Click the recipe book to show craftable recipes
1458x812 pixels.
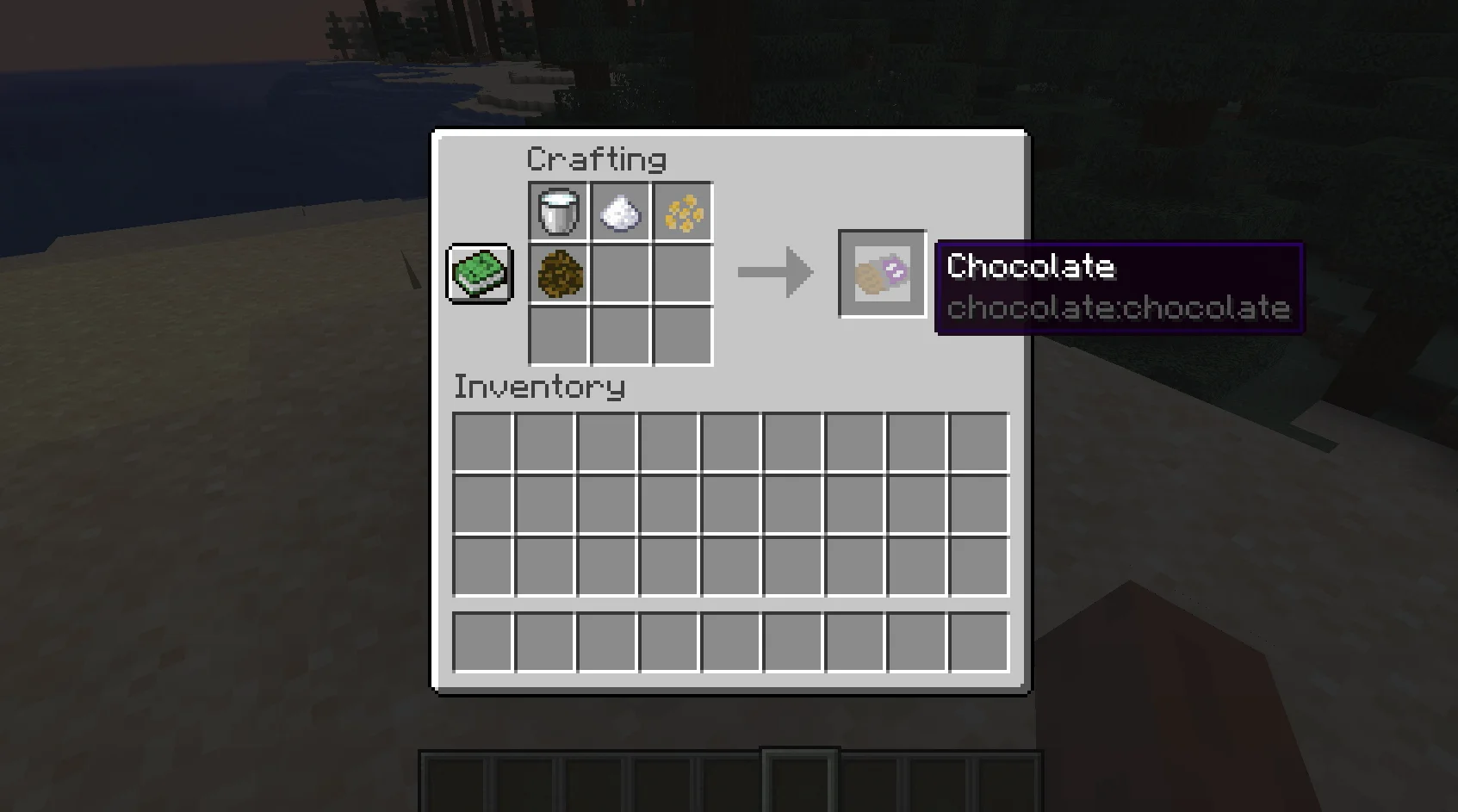tap(480, 274)
